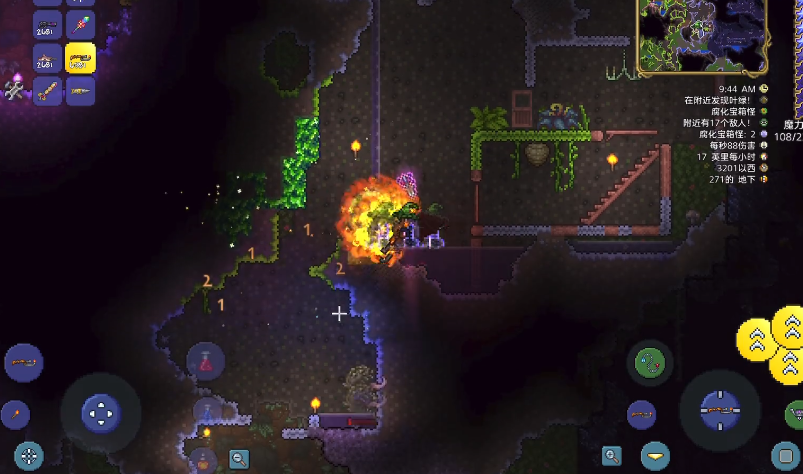Use the blue mana potion quick button
Viewport: 803px width, 474px height.
click(x=206, y=409)
